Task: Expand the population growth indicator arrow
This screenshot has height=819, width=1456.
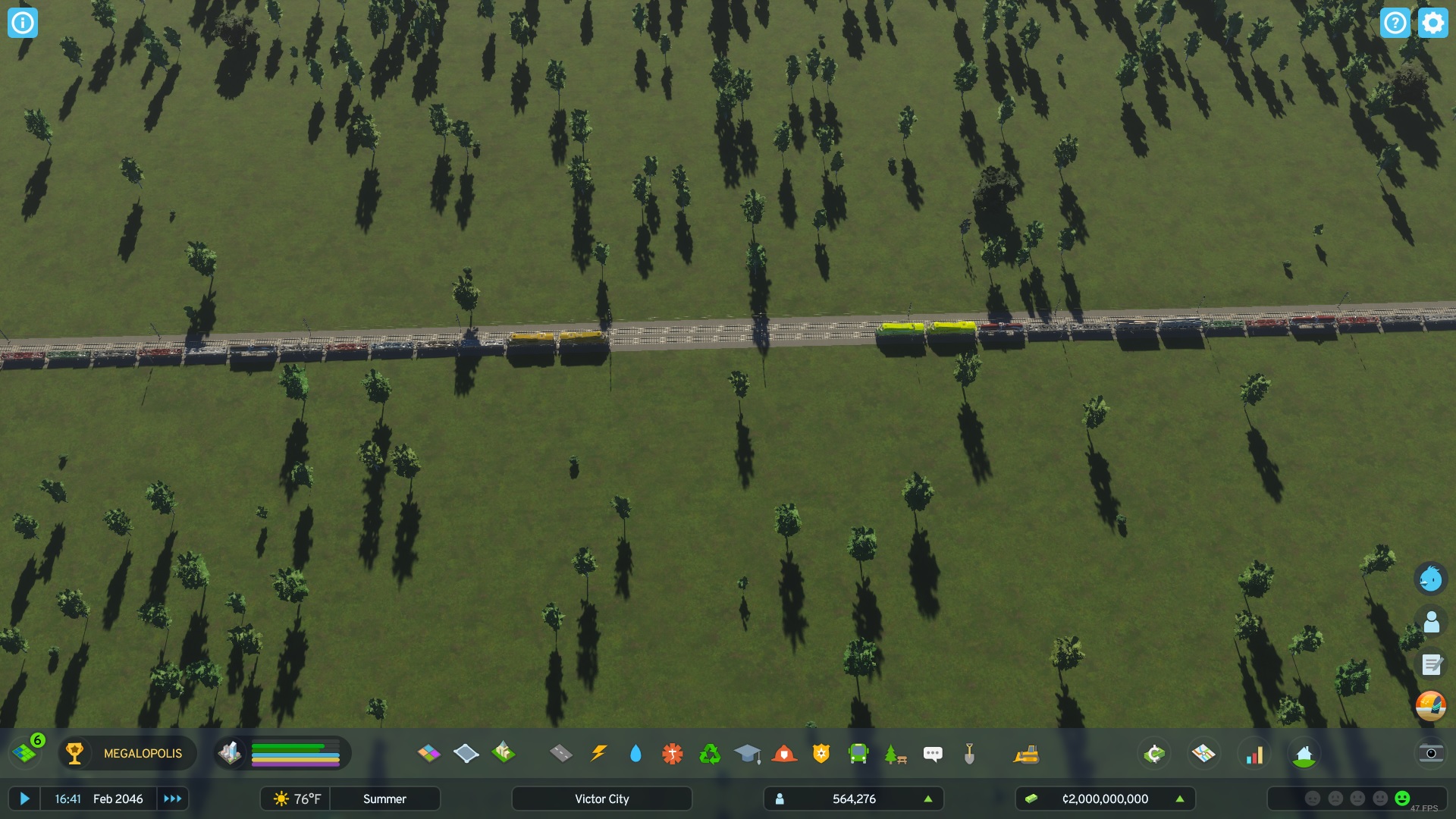Action: (x=928, y=799)
